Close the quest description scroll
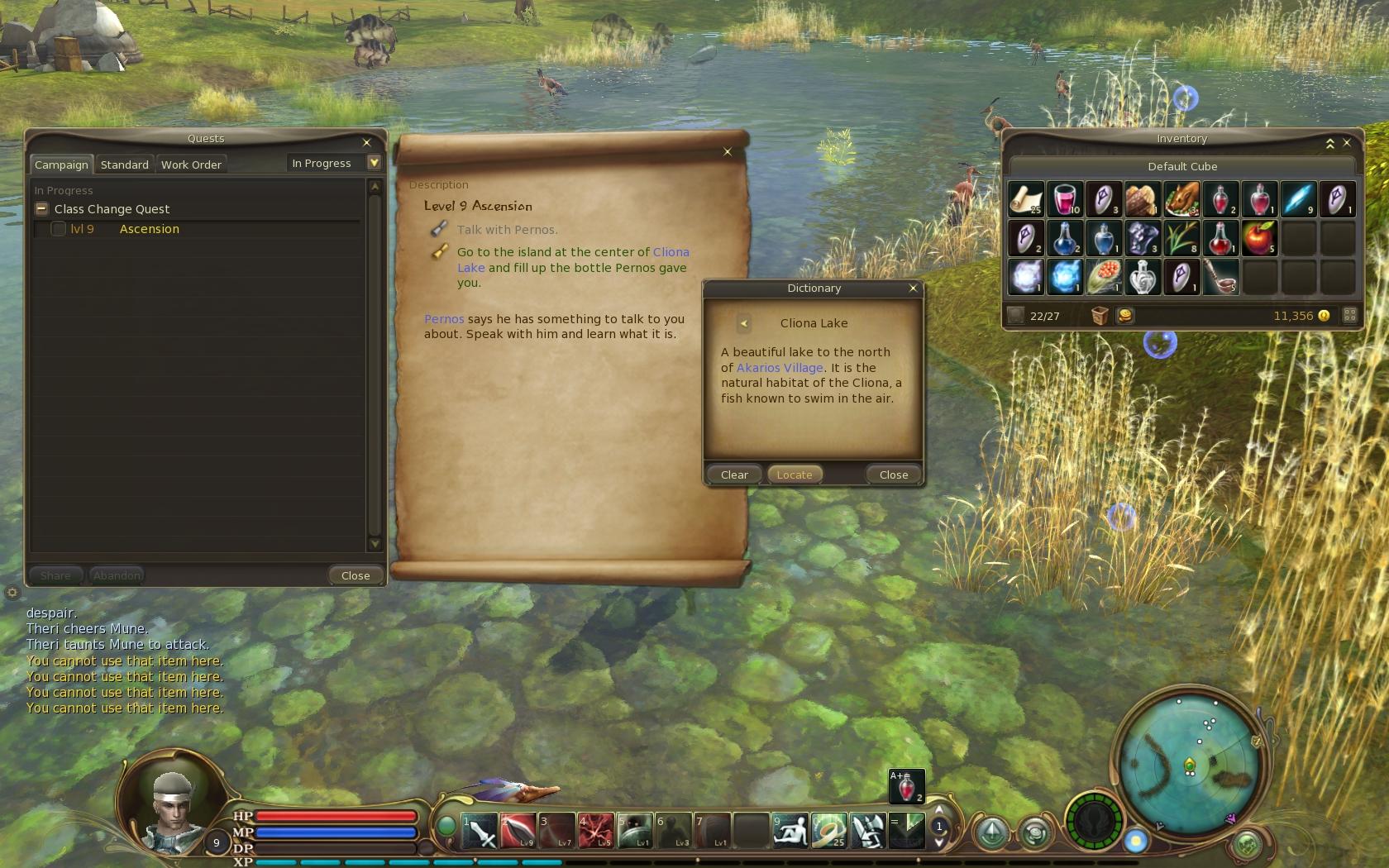Viewport: 1389px width, 868px height. click(x=728, y=151)
